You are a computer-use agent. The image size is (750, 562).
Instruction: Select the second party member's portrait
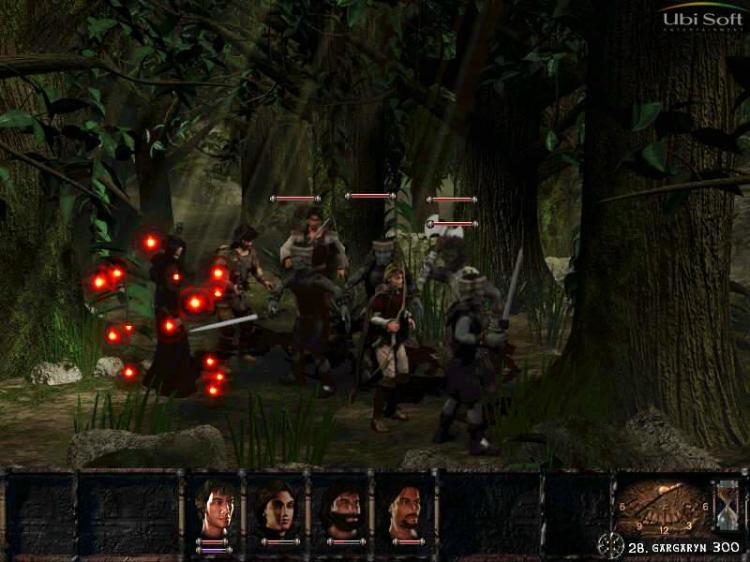277,508
